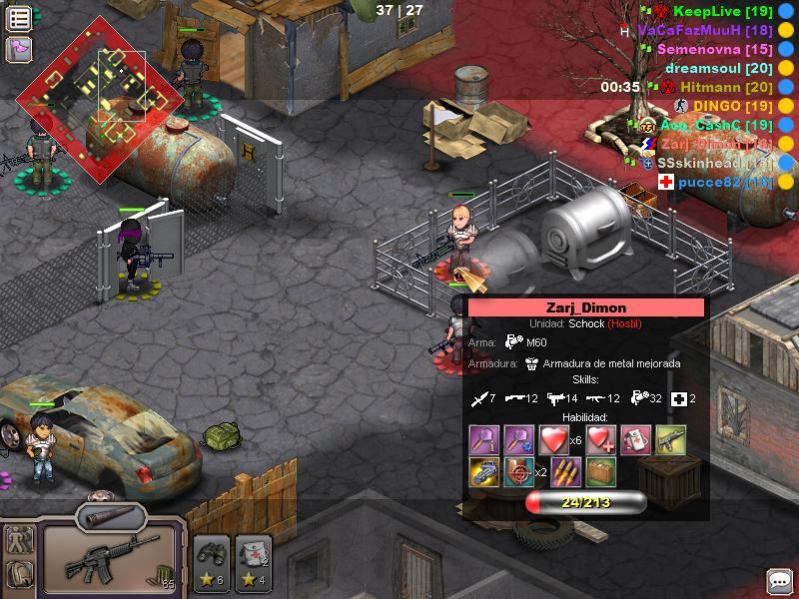Click the red diamond minimap
Viewport: 799px width, 599px height.
[x=100, y=97]
